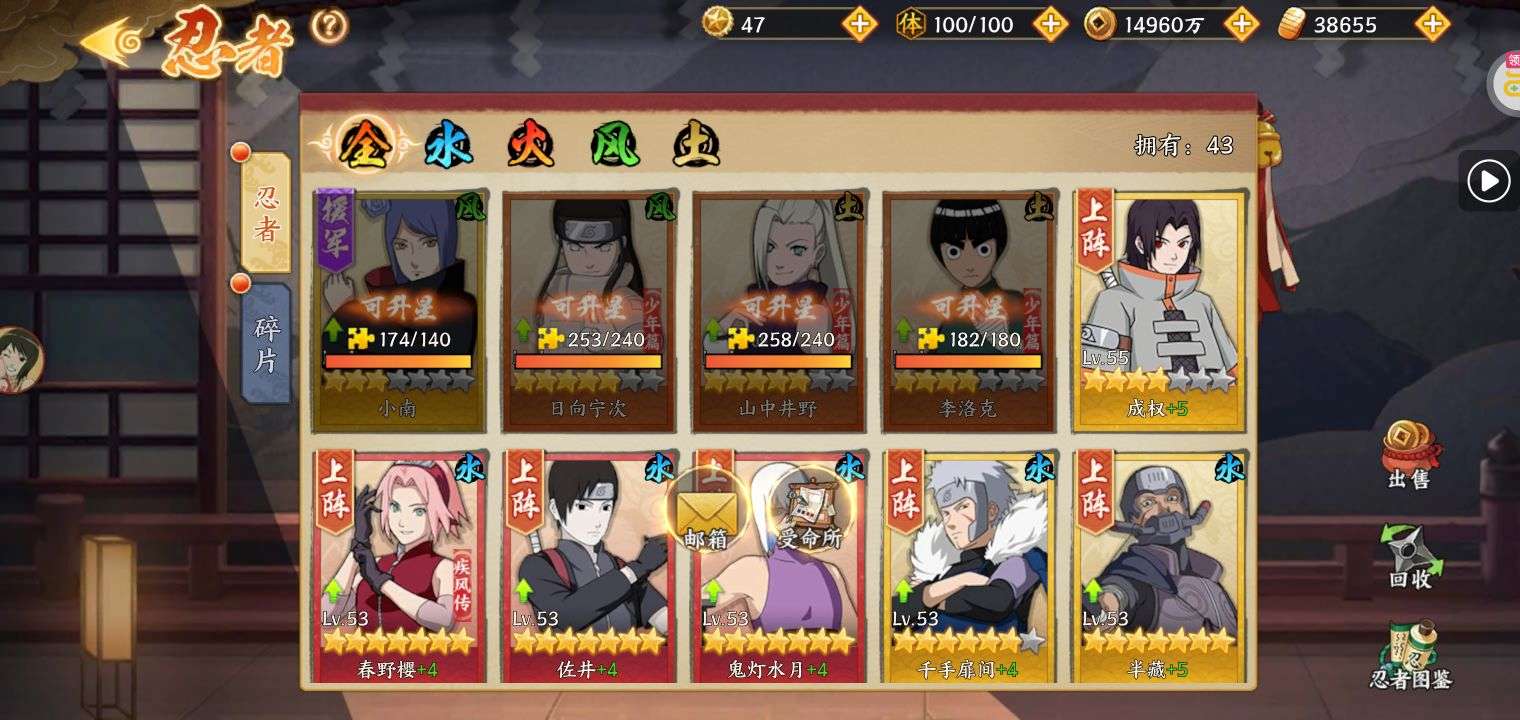
Task: Open the 出售 sell button
Action: pyautogui.click(x=1409, y=456)
